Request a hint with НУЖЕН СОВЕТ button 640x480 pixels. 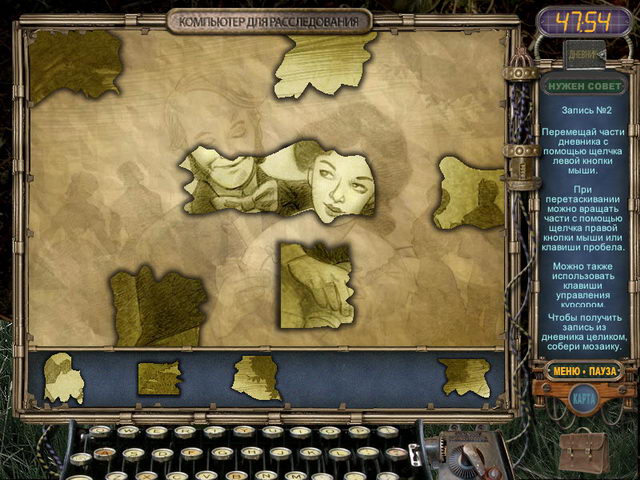click(x=583, y=87)
